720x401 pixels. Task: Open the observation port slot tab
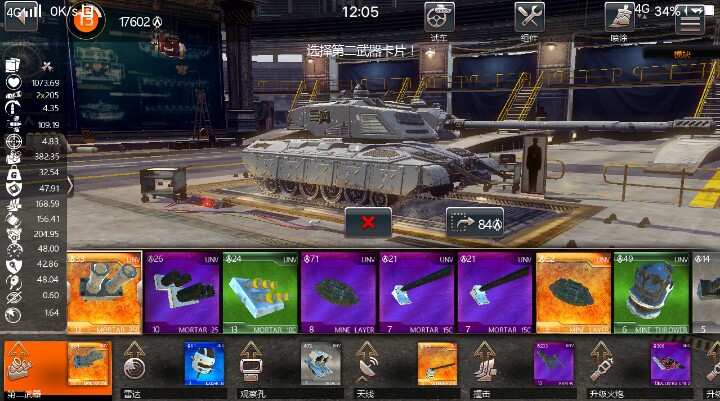pyautogui.click(x=250, y=368)
